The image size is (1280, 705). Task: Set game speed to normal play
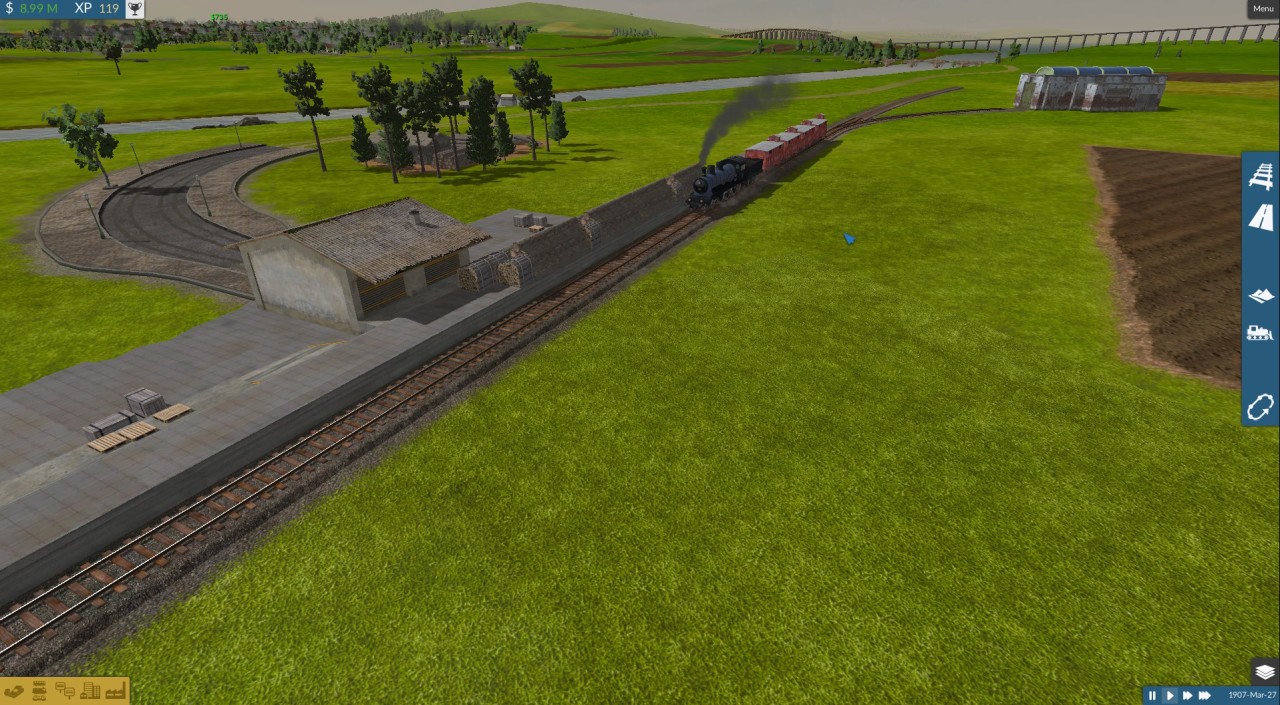tap(1169, 695)
